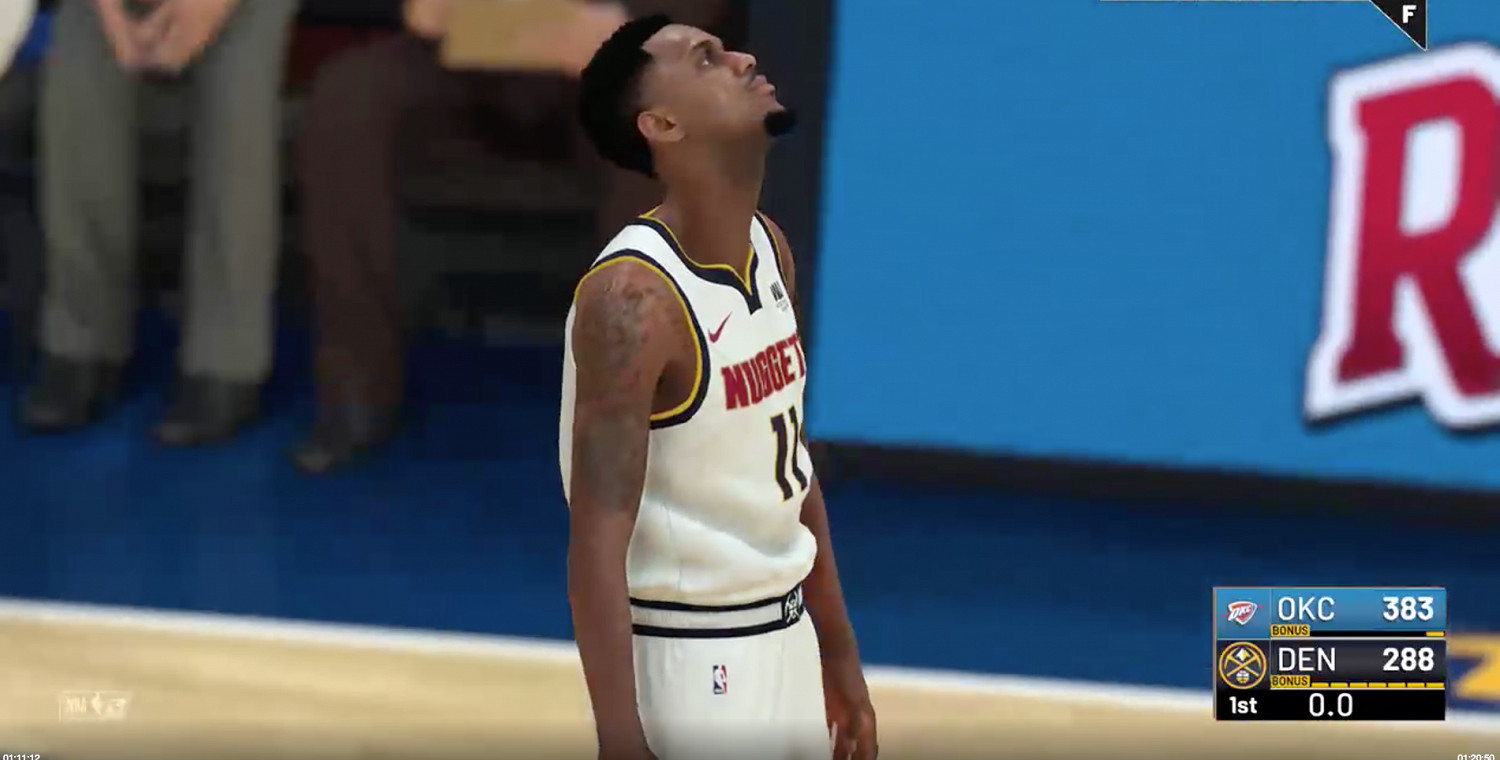Select the 0.0 game clock display
Viewport: 1500px width, 760px height.
pos(1330,704)
